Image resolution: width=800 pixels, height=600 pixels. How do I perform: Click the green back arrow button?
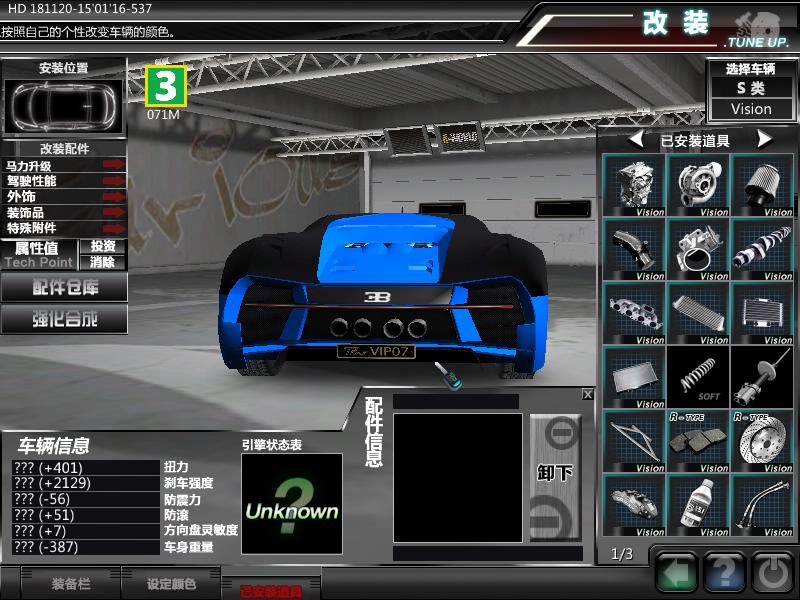coord(677,573)
